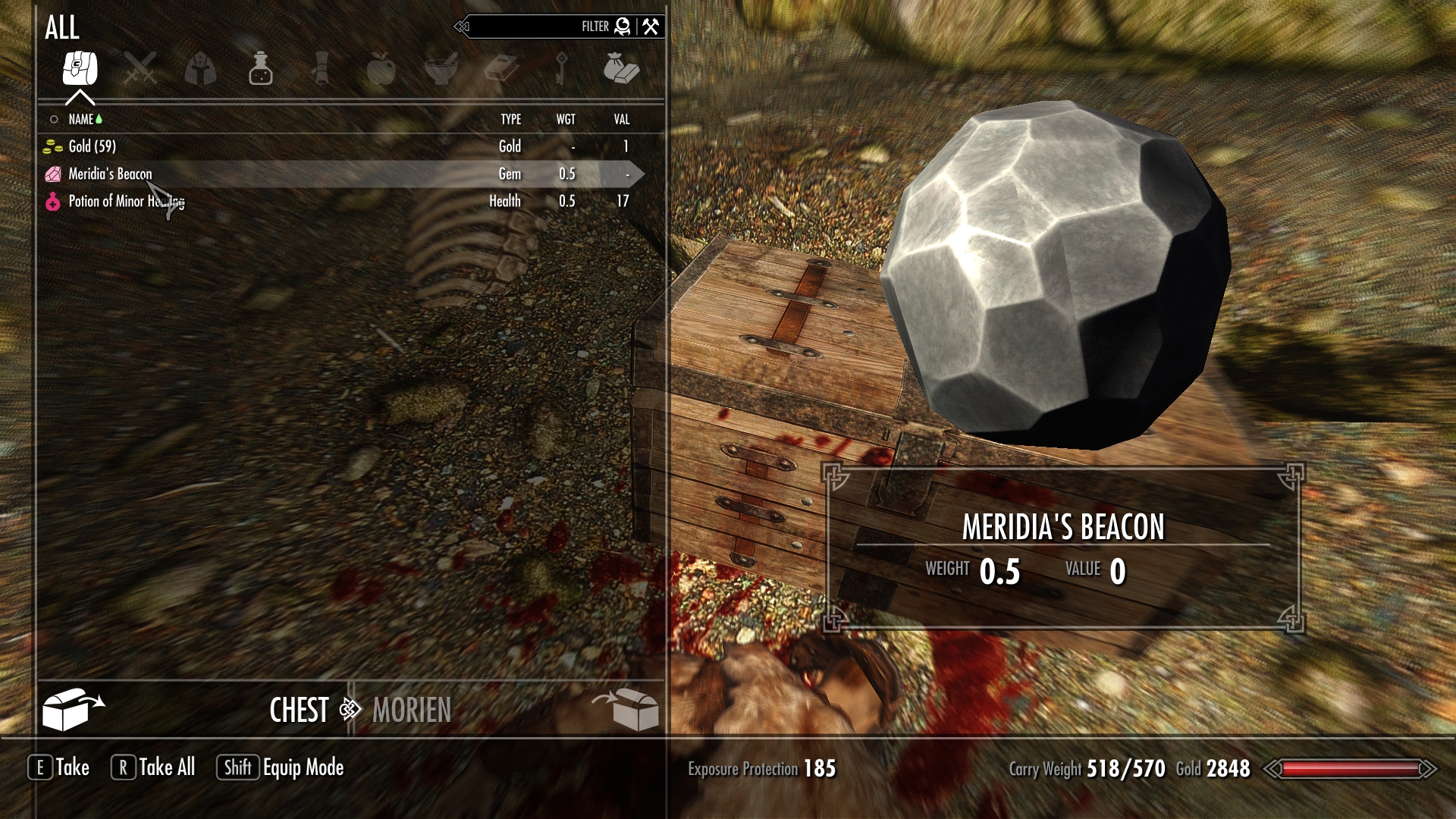Switch to Morien's inventory tab
Image resolution: width=1456 pixels, height=819 pixels.
pyautogui.click(x=412, y=711)
